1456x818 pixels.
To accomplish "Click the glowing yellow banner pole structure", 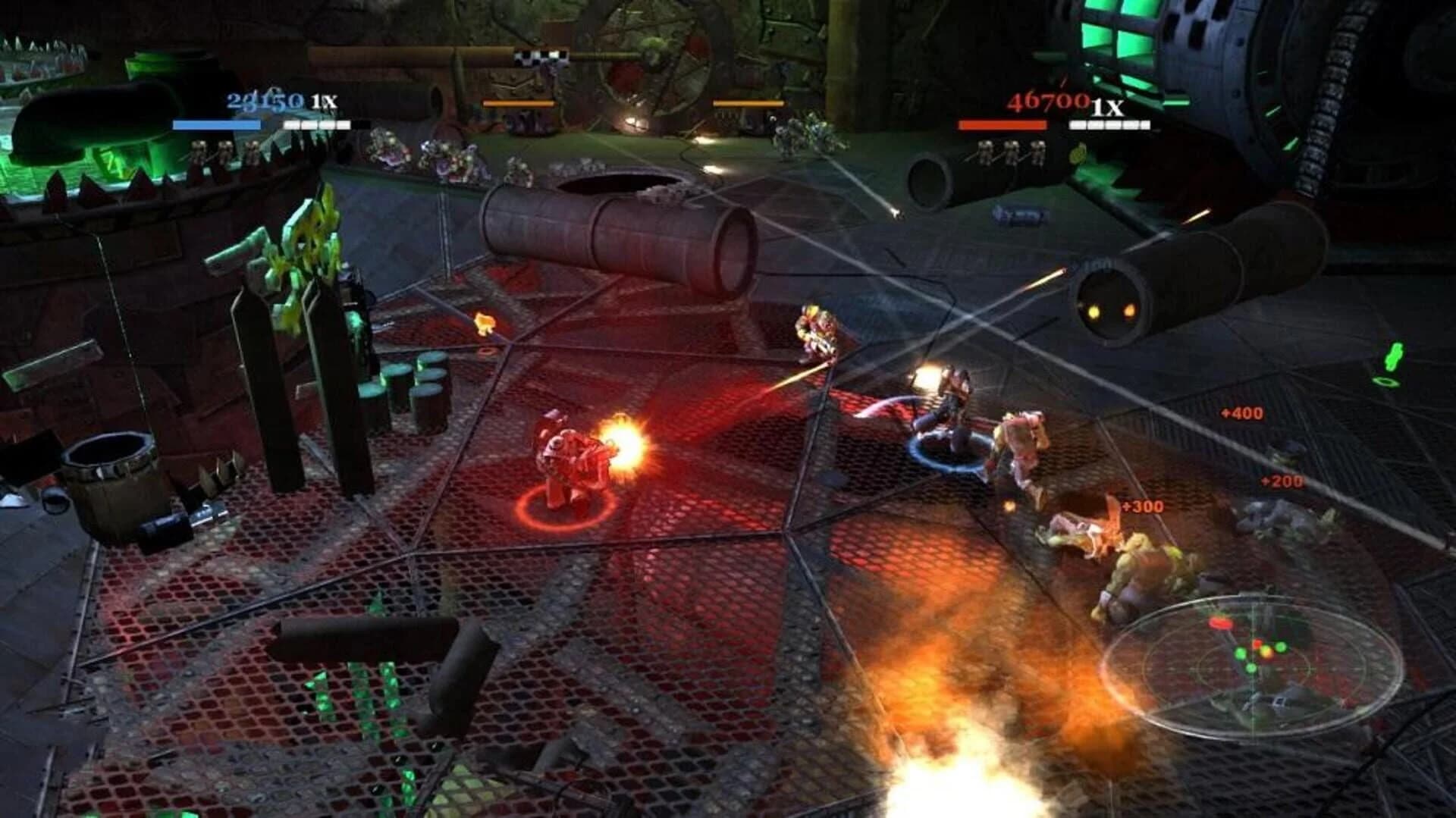I will tap(303, 250).
